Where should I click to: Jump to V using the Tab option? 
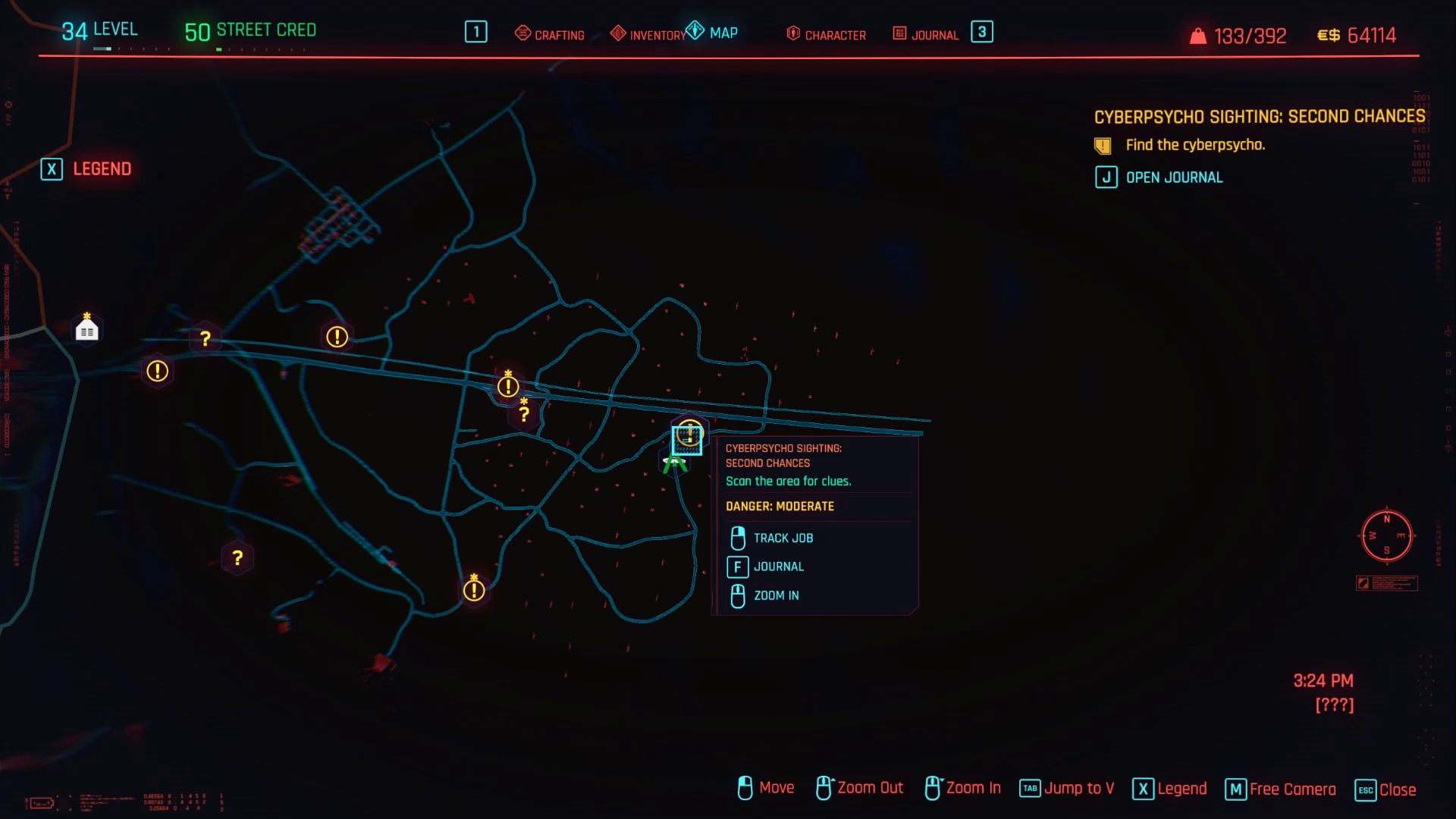click(x=1066, y=788)
